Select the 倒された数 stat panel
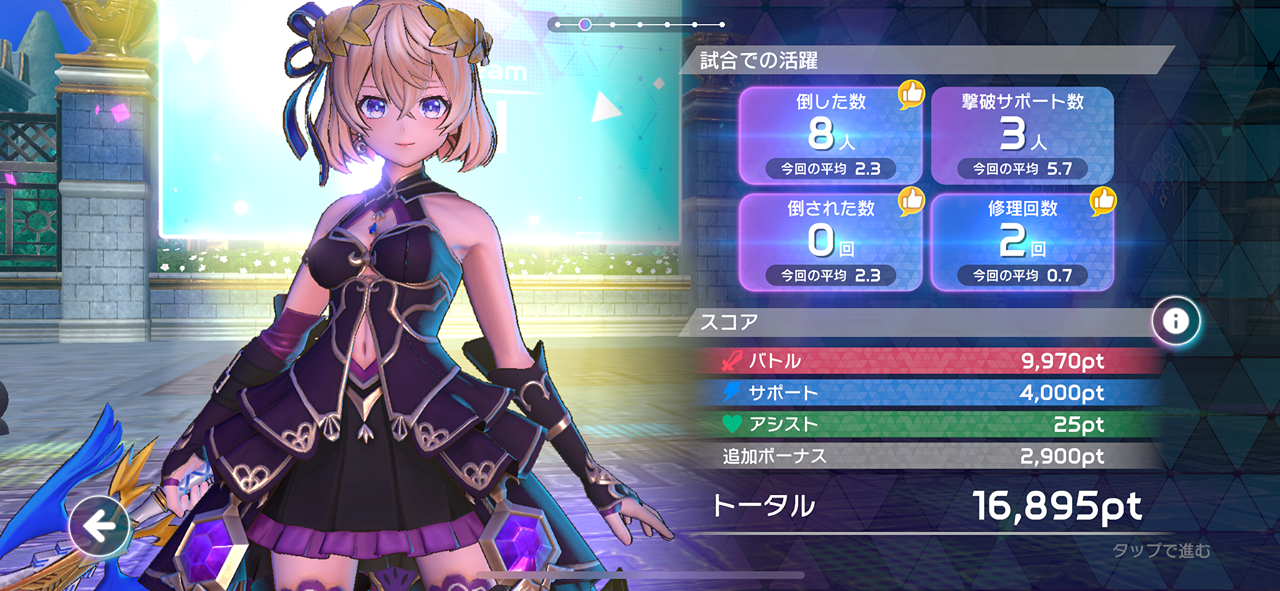1280x591 pixels. tap(830, 243)
